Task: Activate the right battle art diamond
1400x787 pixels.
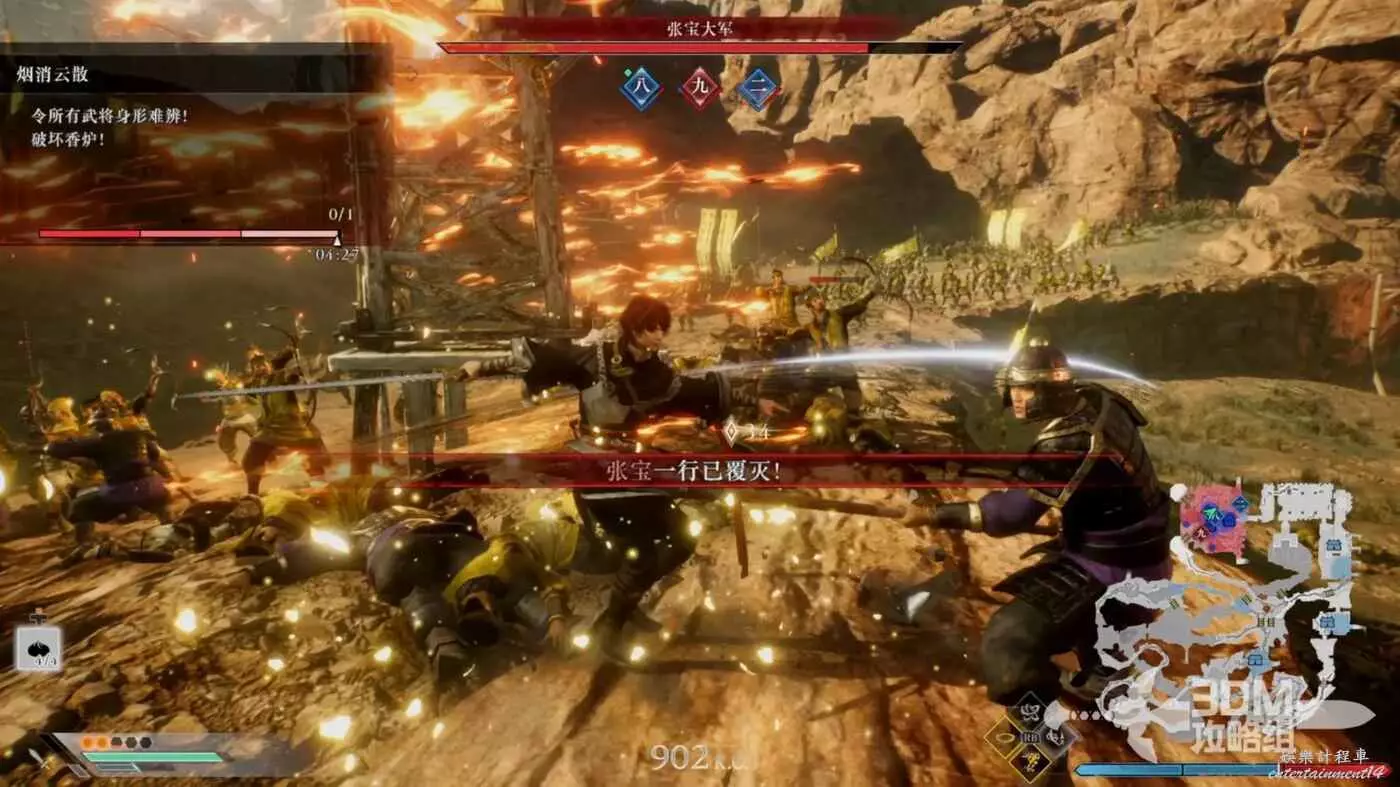Action: click(x=1056, y=738)
